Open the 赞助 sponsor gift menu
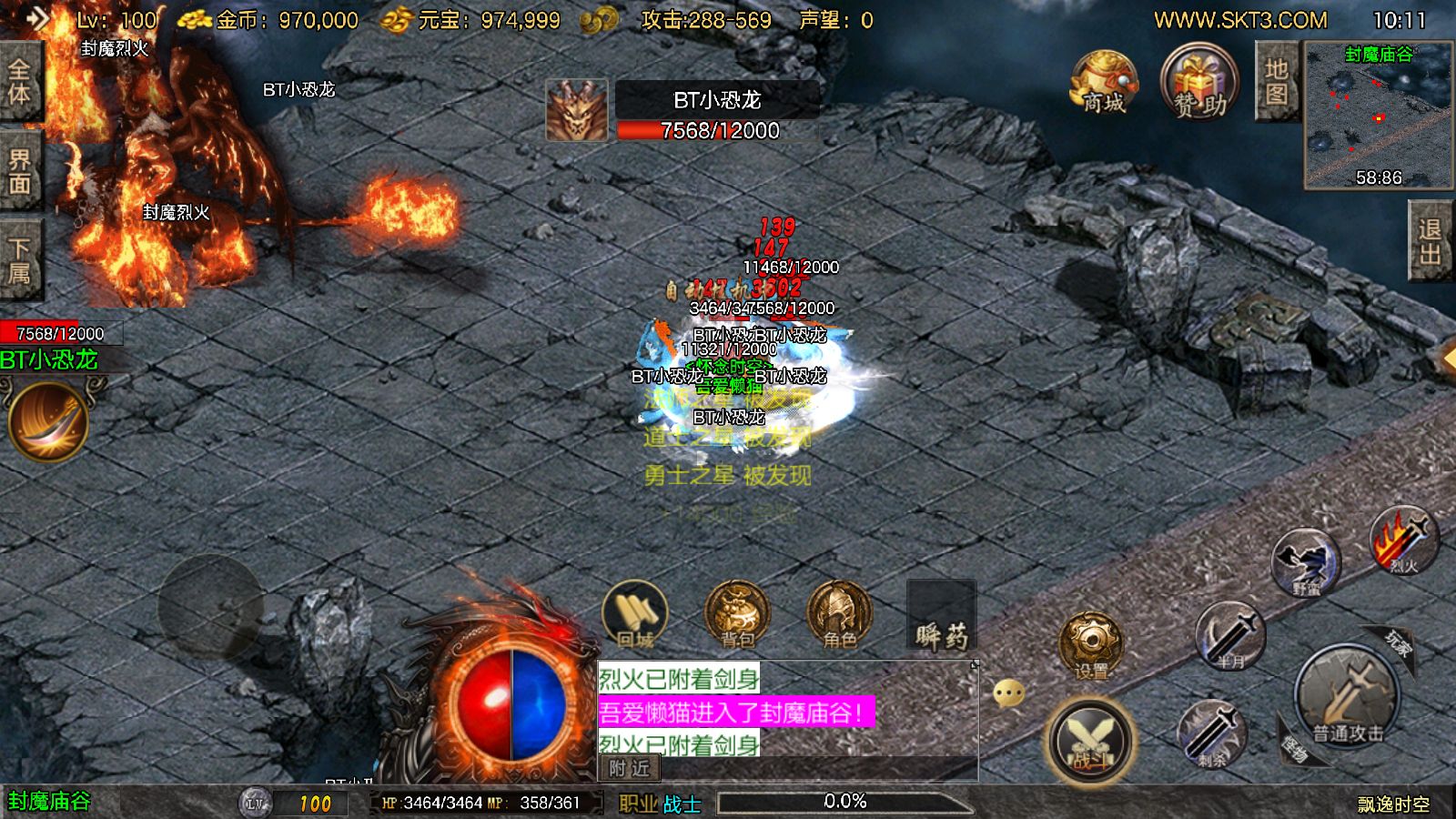 [1199, 84]
